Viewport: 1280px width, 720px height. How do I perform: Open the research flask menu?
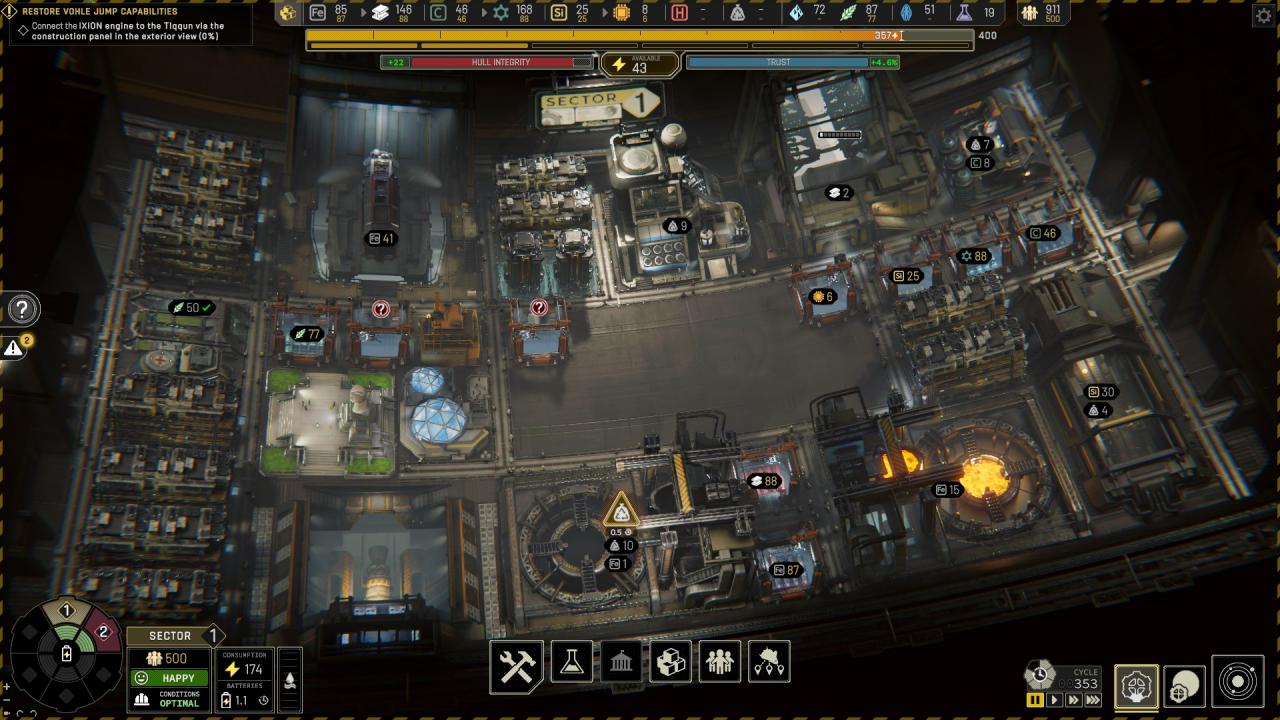[x=572, y=662]
